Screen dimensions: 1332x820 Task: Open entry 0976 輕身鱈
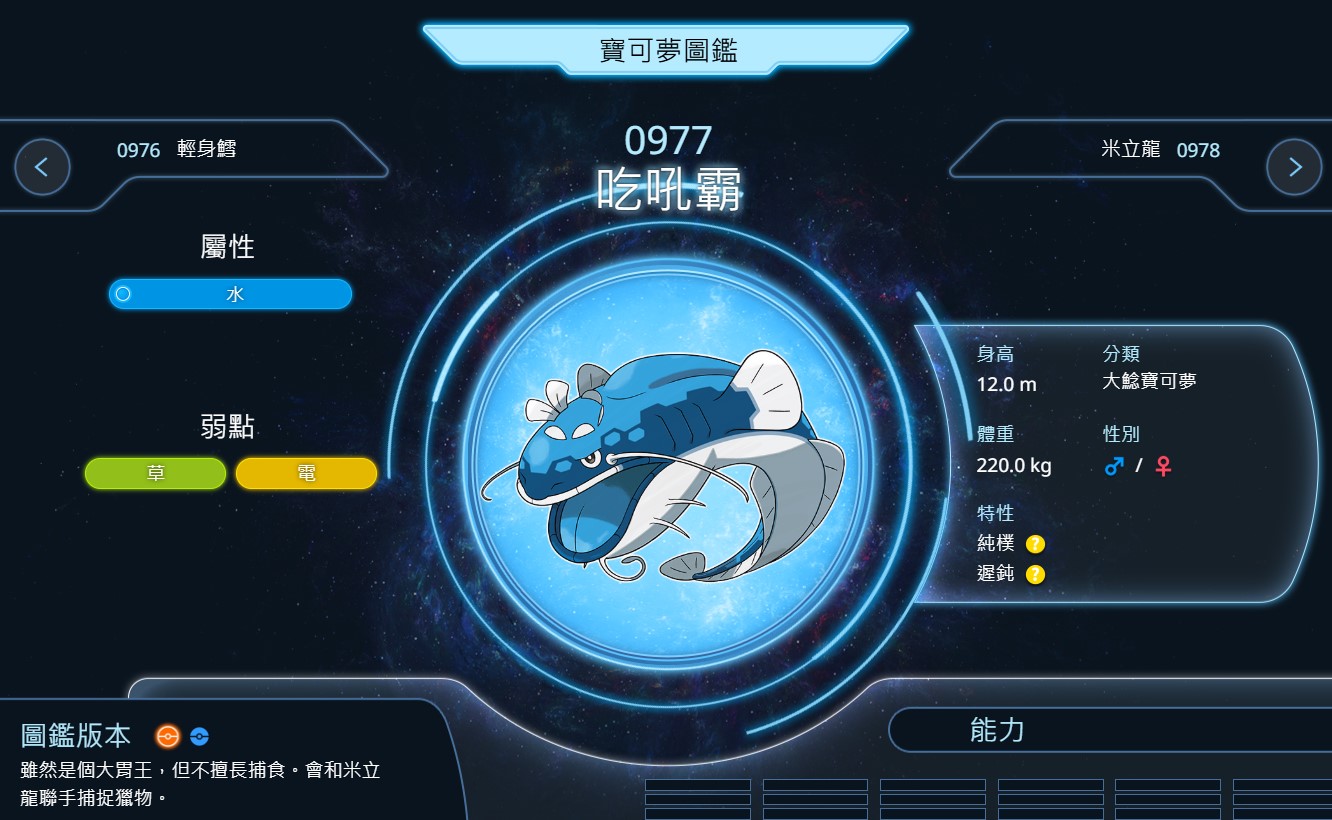(x=177, y=150)
